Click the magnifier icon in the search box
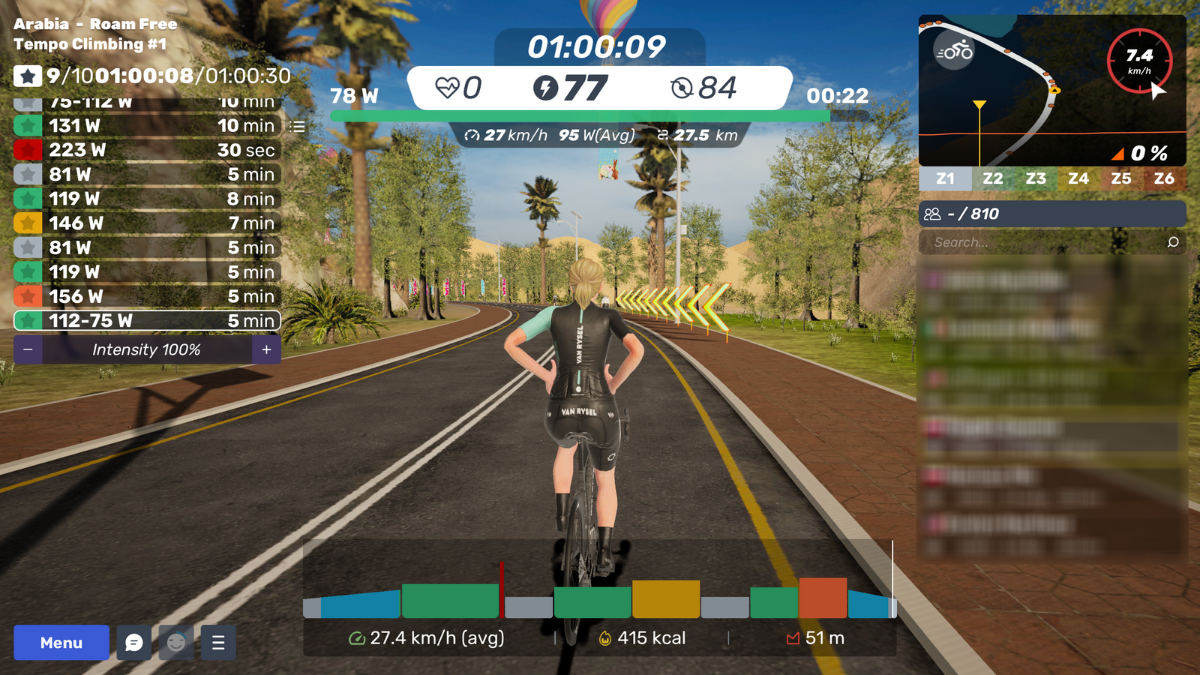Screen dimensions: 1200x675 [1173, 242]
